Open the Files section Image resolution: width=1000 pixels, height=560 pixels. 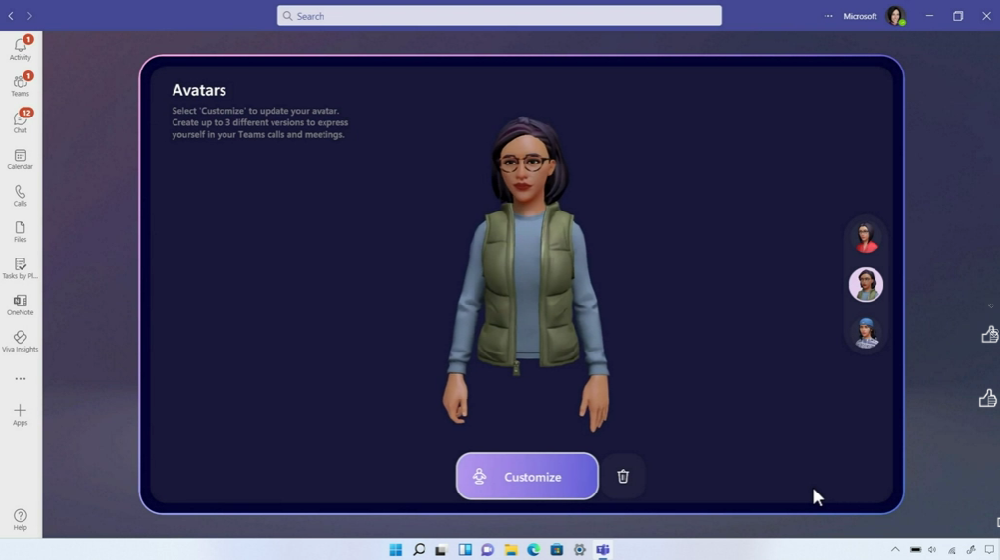pos(20,232)
